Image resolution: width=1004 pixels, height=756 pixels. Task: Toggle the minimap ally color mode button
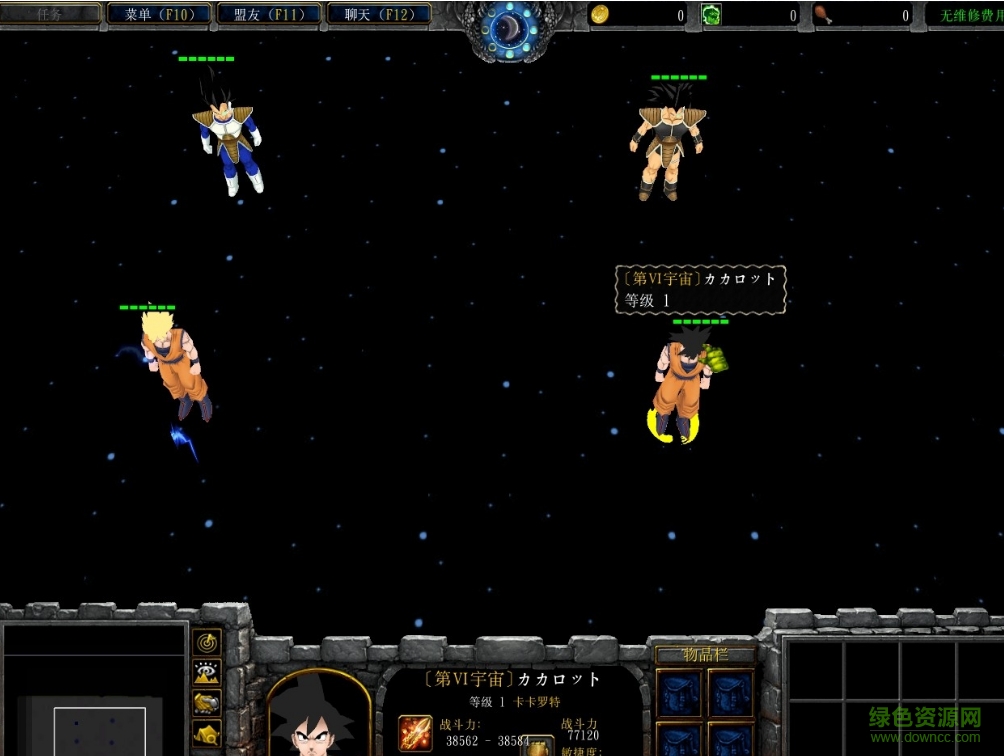[207, 703]
